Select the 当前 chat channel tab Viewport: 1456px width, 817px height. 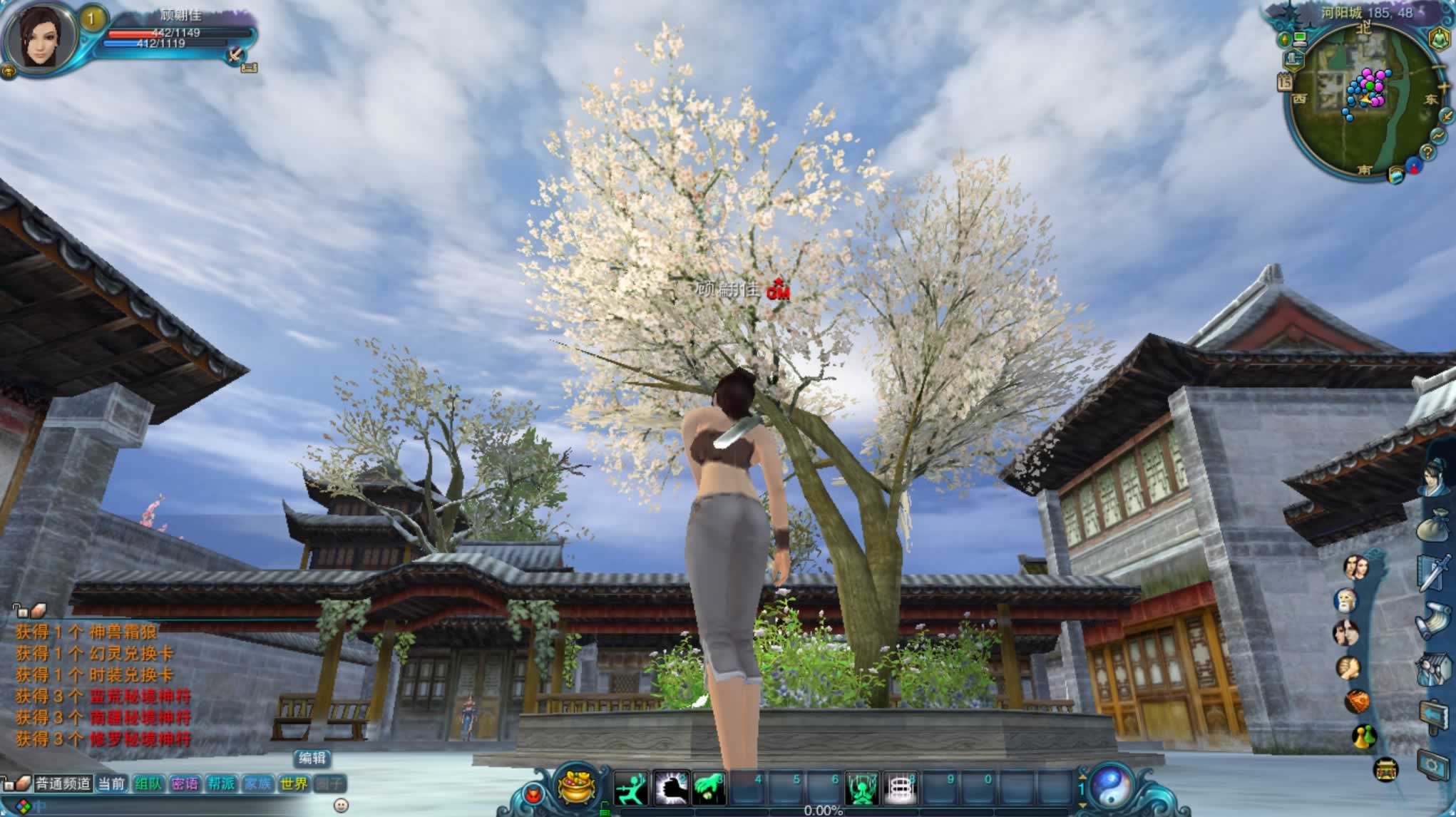[111, 784]
